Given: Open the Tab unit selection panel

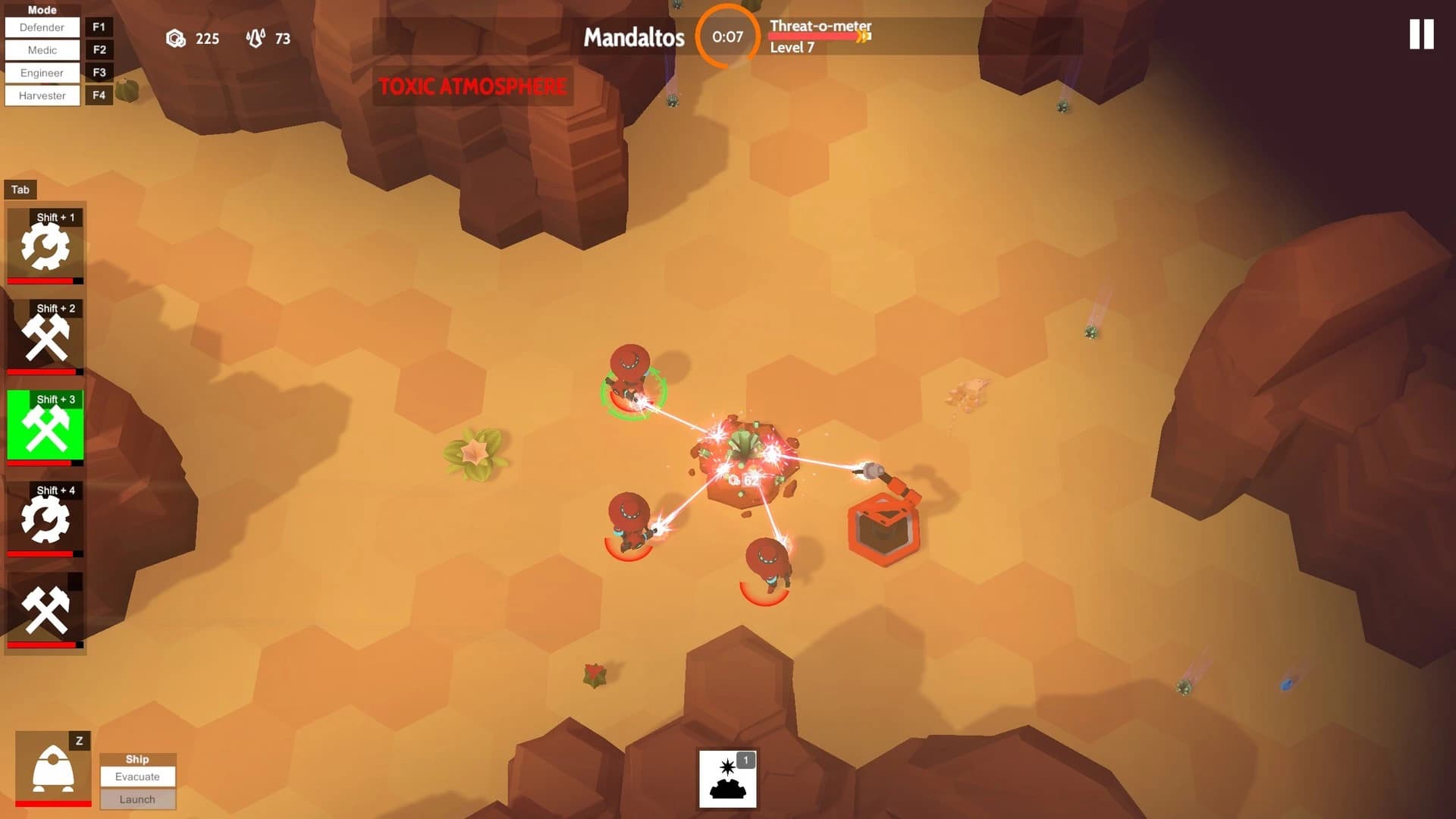Looking at the screenshot, I should pyautogui.click(x=20, y=190).
